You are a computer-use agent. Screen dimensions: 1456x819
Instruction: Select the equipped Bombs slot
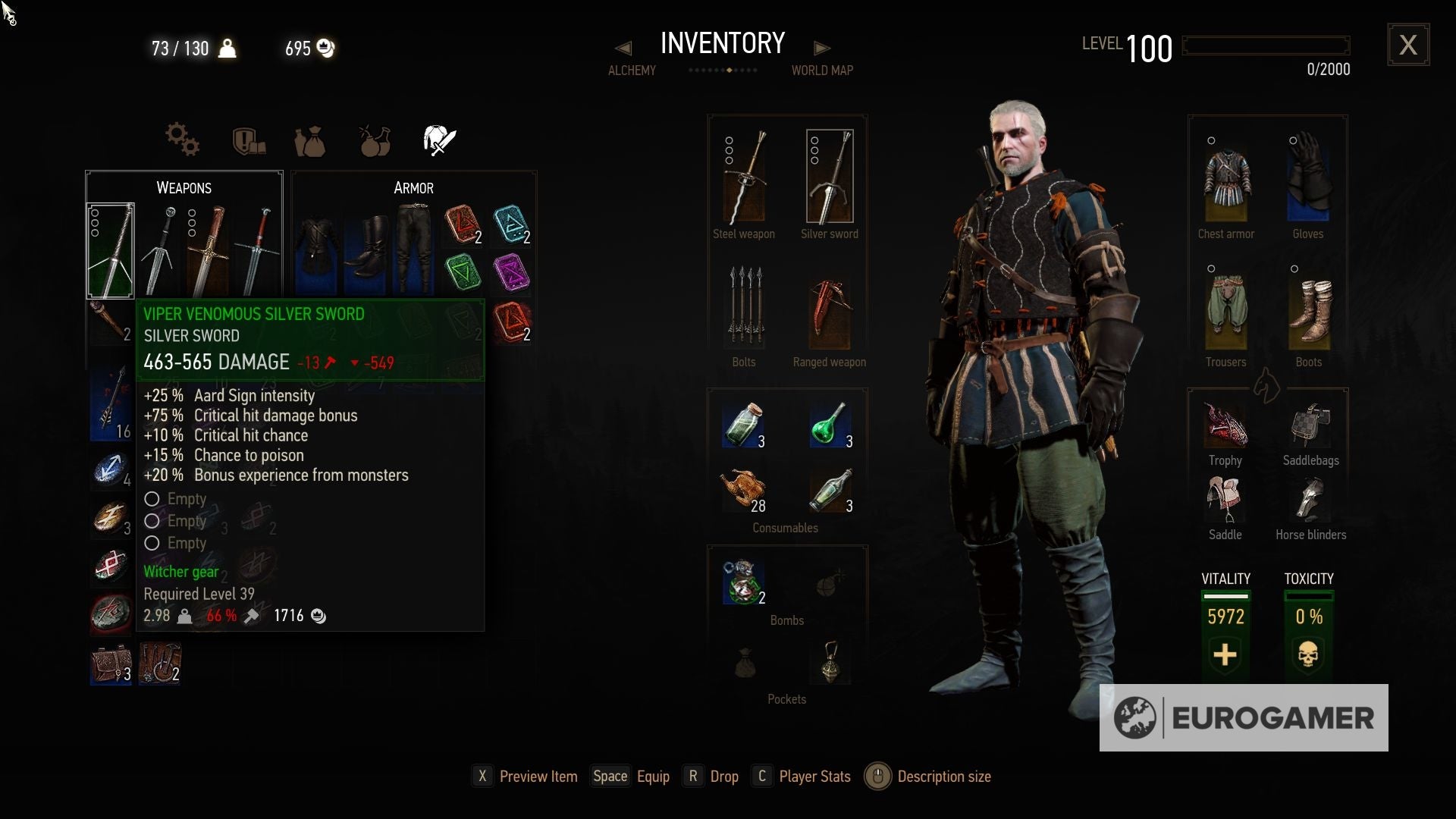[743, 580]
